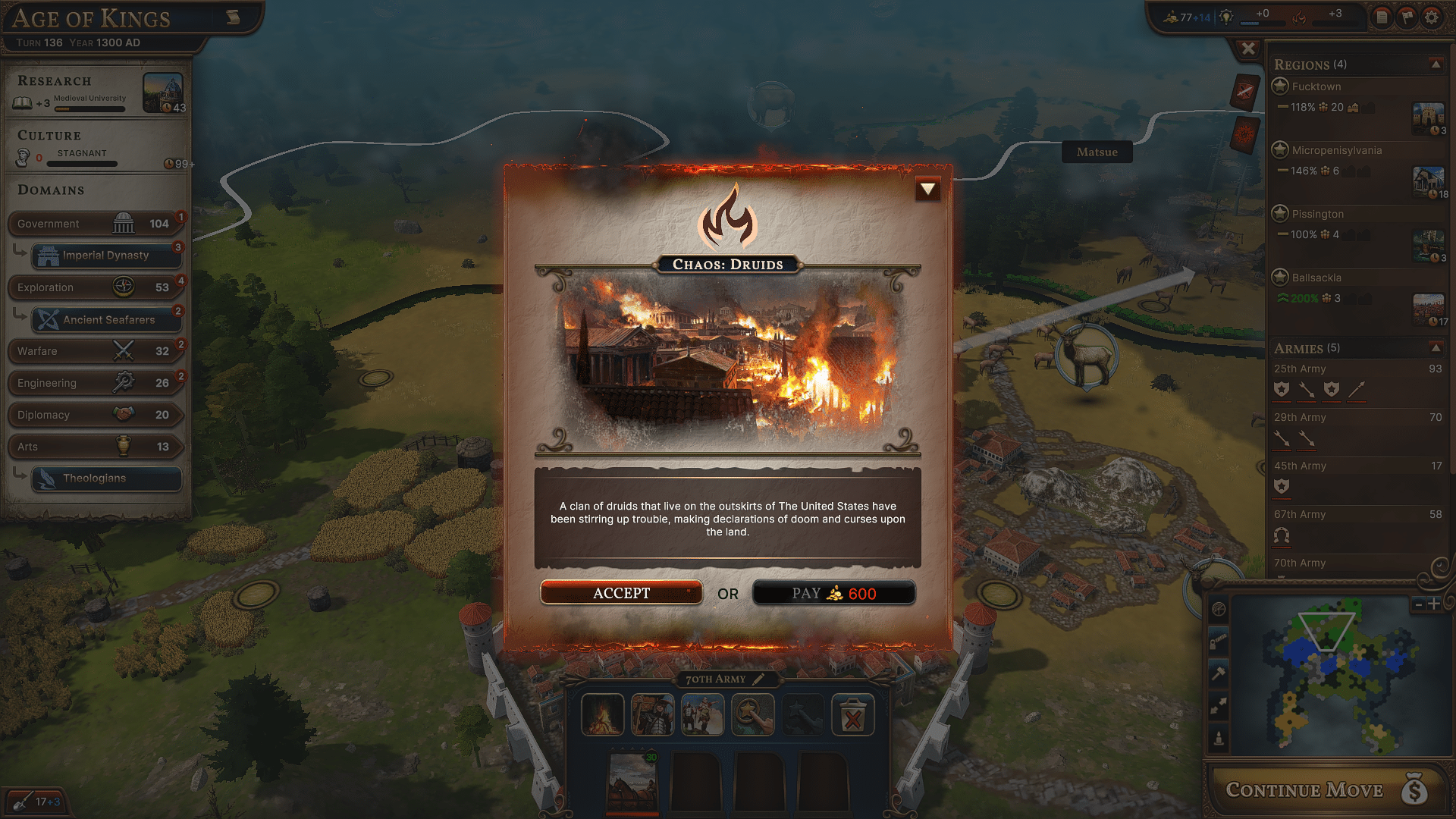Click the trash icon to disband the army
This screenshot has width=1456, height=819.
pyautogui.click(x=853, y=714)
